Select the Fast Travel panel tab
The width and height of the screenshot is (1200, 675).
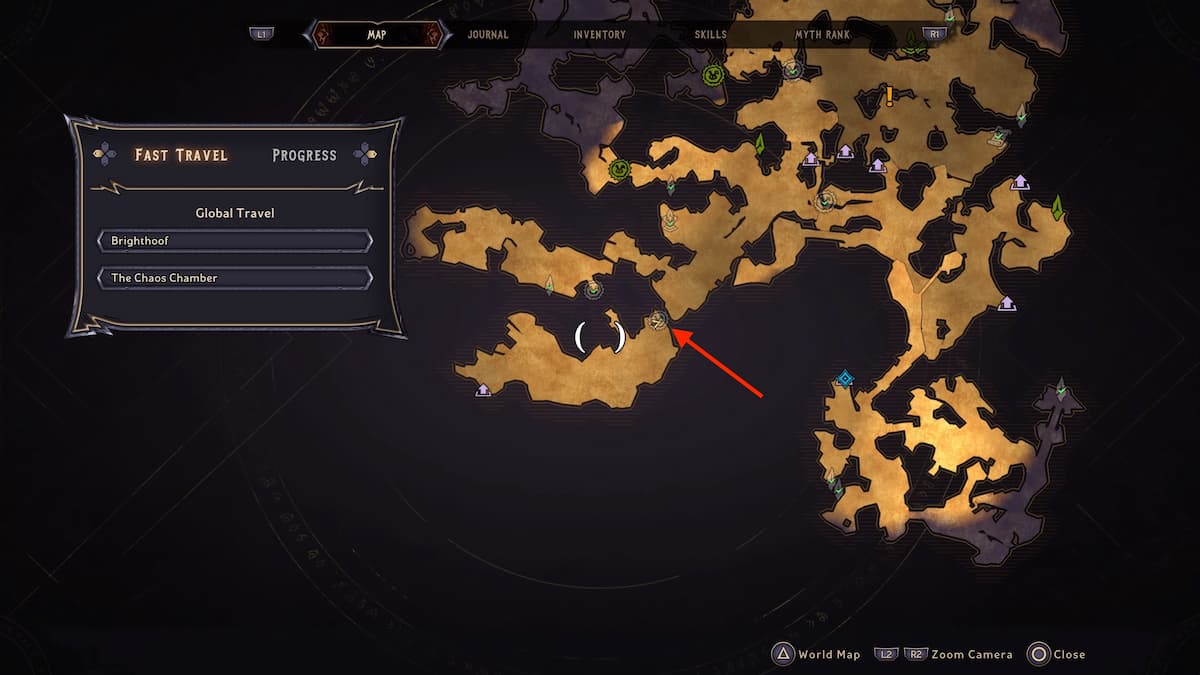click(x=181, y=156)
